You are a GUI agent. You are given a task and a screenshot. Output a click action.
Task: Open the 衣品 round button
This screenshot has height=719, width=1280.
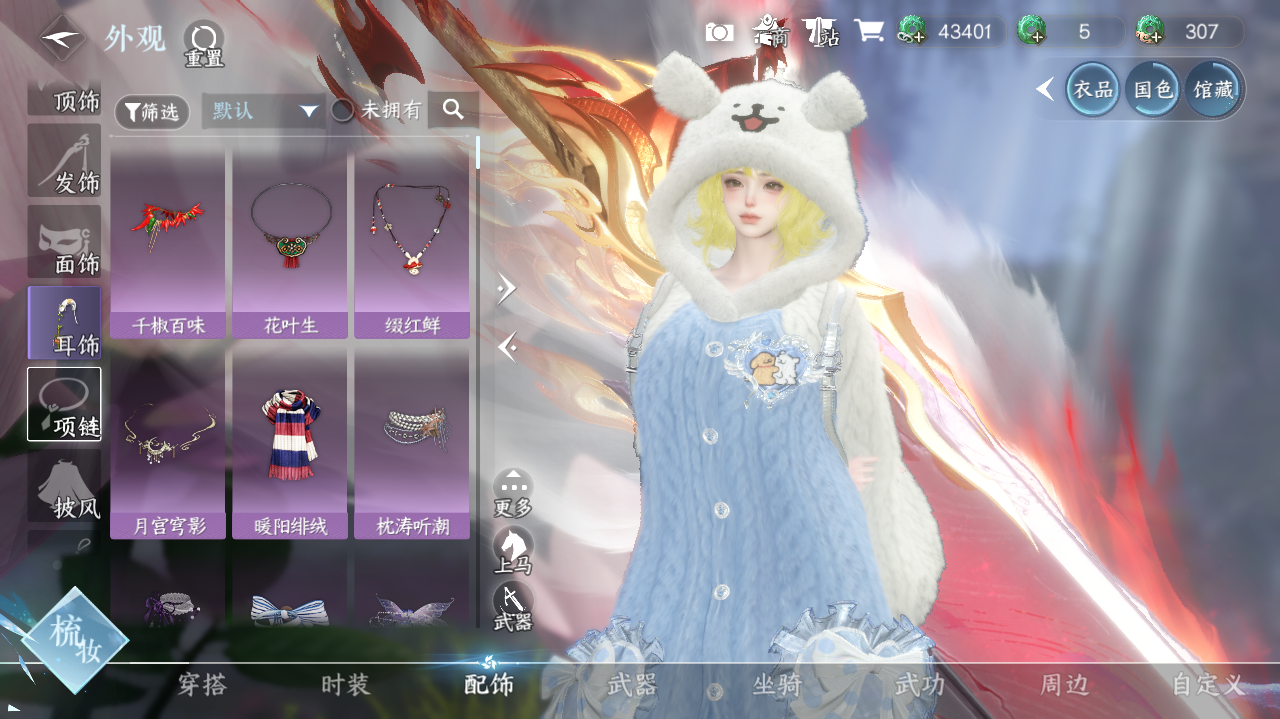[x=1093, y=90]
